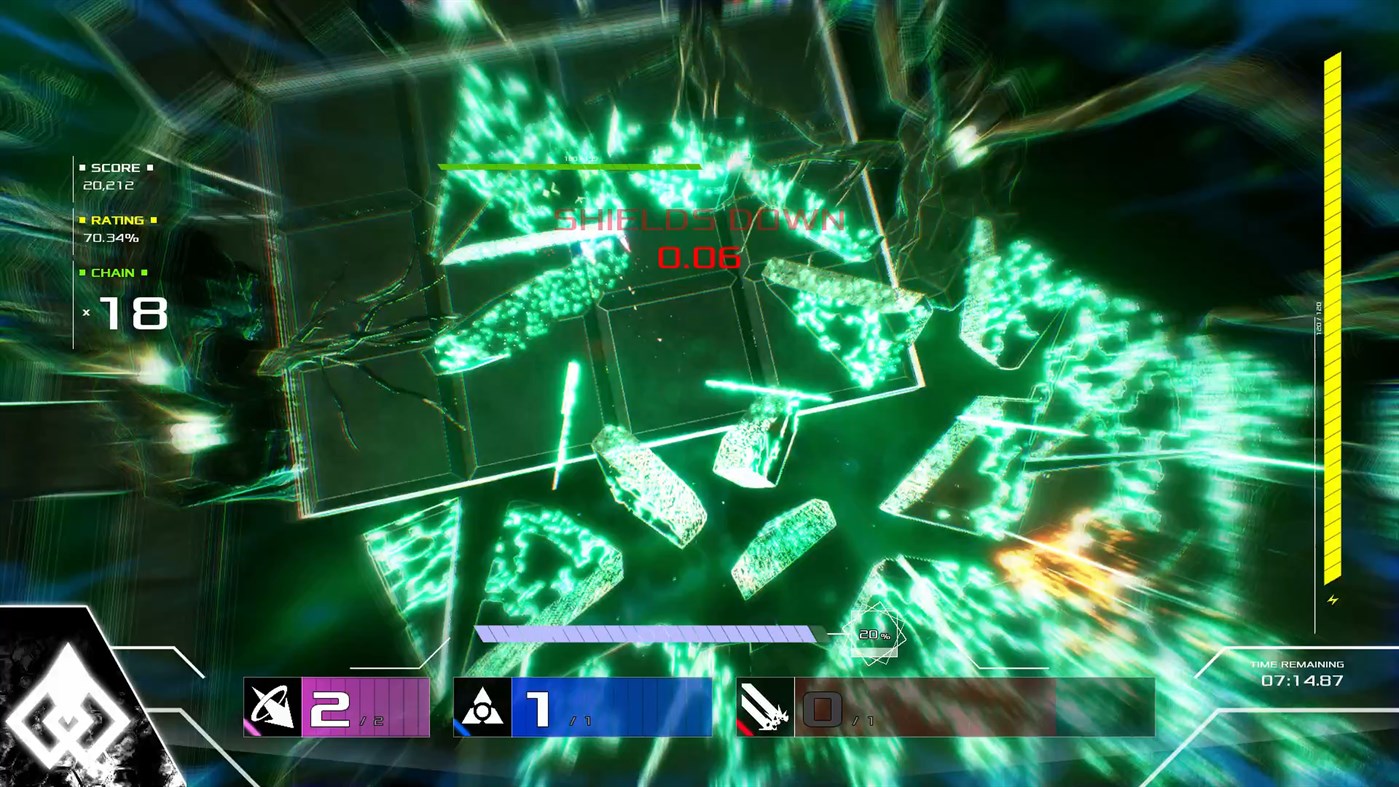
Task: Select the magenta satellite dish weapon icon
Action: 272,706
